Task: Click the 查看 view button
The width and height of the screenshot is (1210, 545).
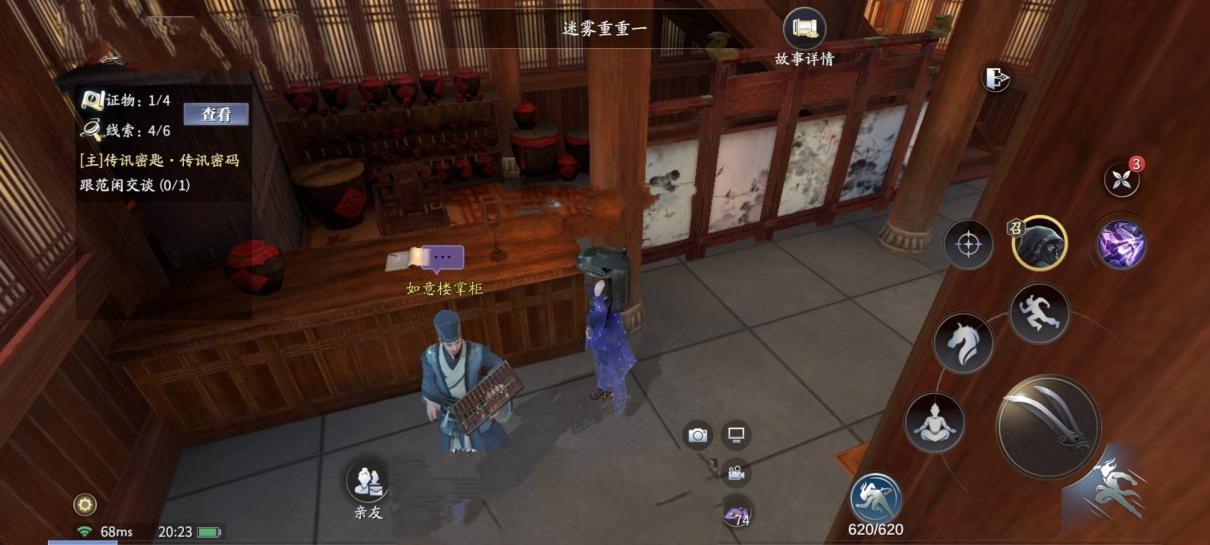Action: 216,114
